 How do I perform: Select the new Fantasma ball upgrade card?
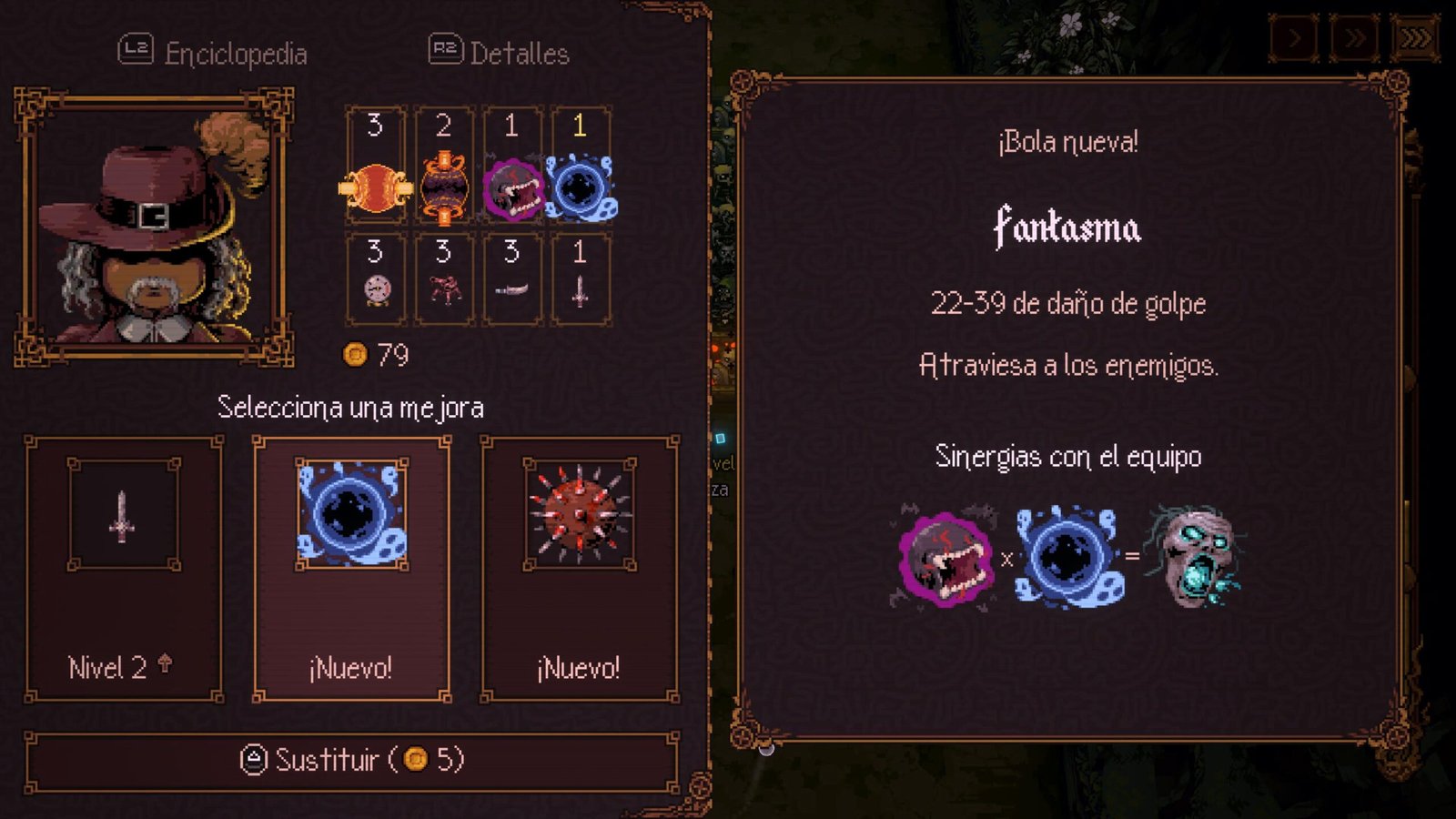[351, 569]
